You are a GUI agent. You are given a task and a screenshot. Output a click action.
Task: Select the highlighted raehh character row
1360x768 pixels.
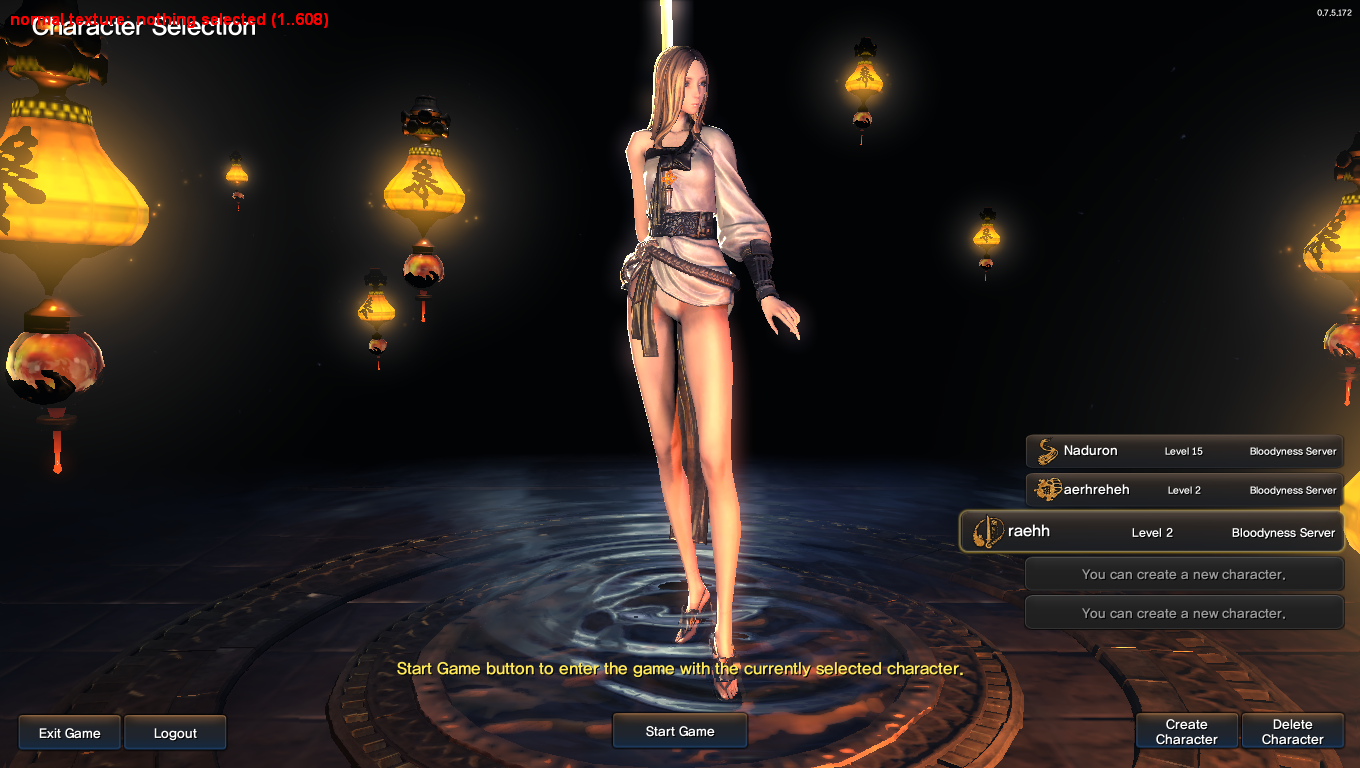(x=1152, y=532)
